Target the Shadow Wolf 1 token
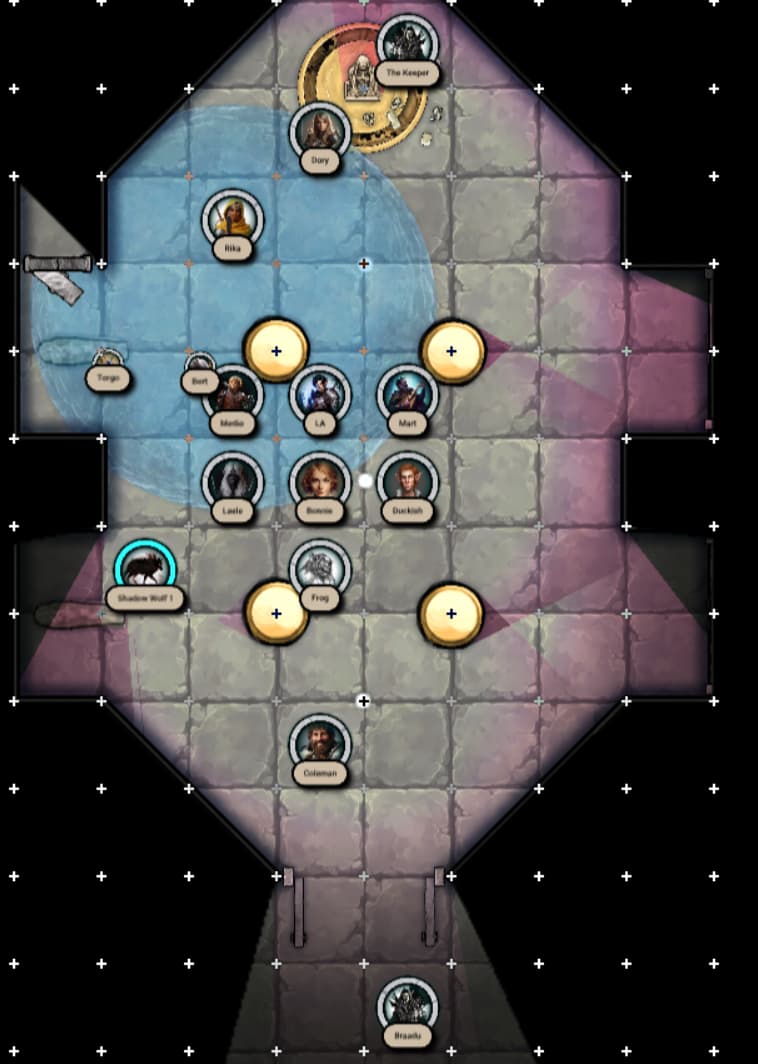Screen dimensions: 758x1064 click(145, 568)
